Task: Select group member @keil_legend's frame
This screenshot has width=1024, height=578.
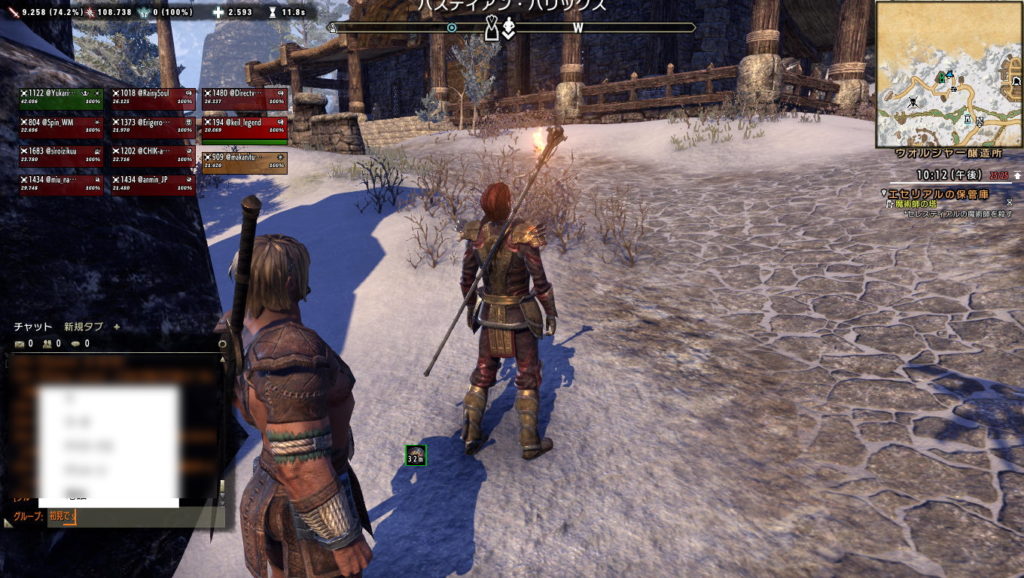Action: [244, 126]
